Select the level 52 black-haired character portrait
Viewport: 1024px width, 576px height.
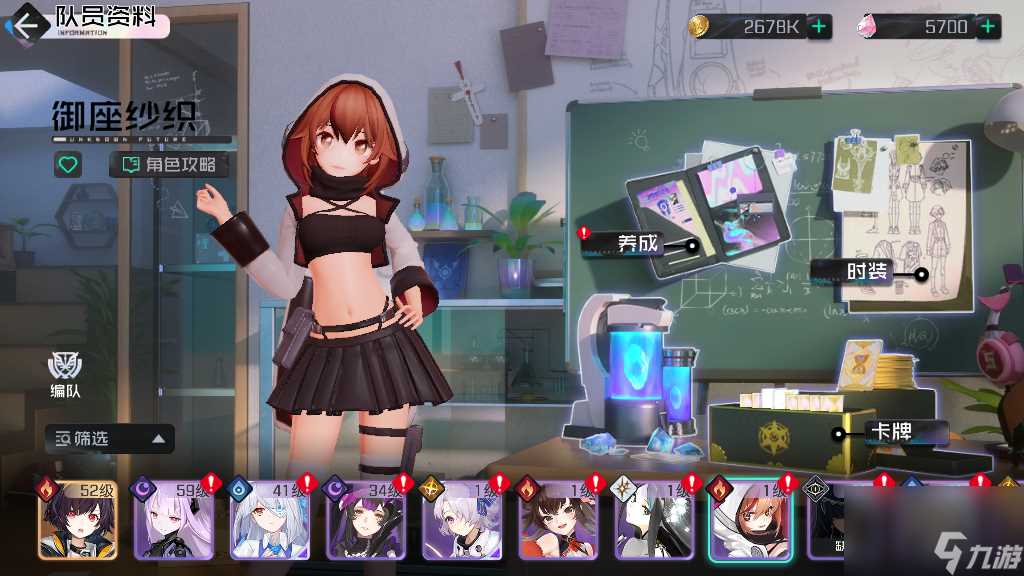click(77, 521)
